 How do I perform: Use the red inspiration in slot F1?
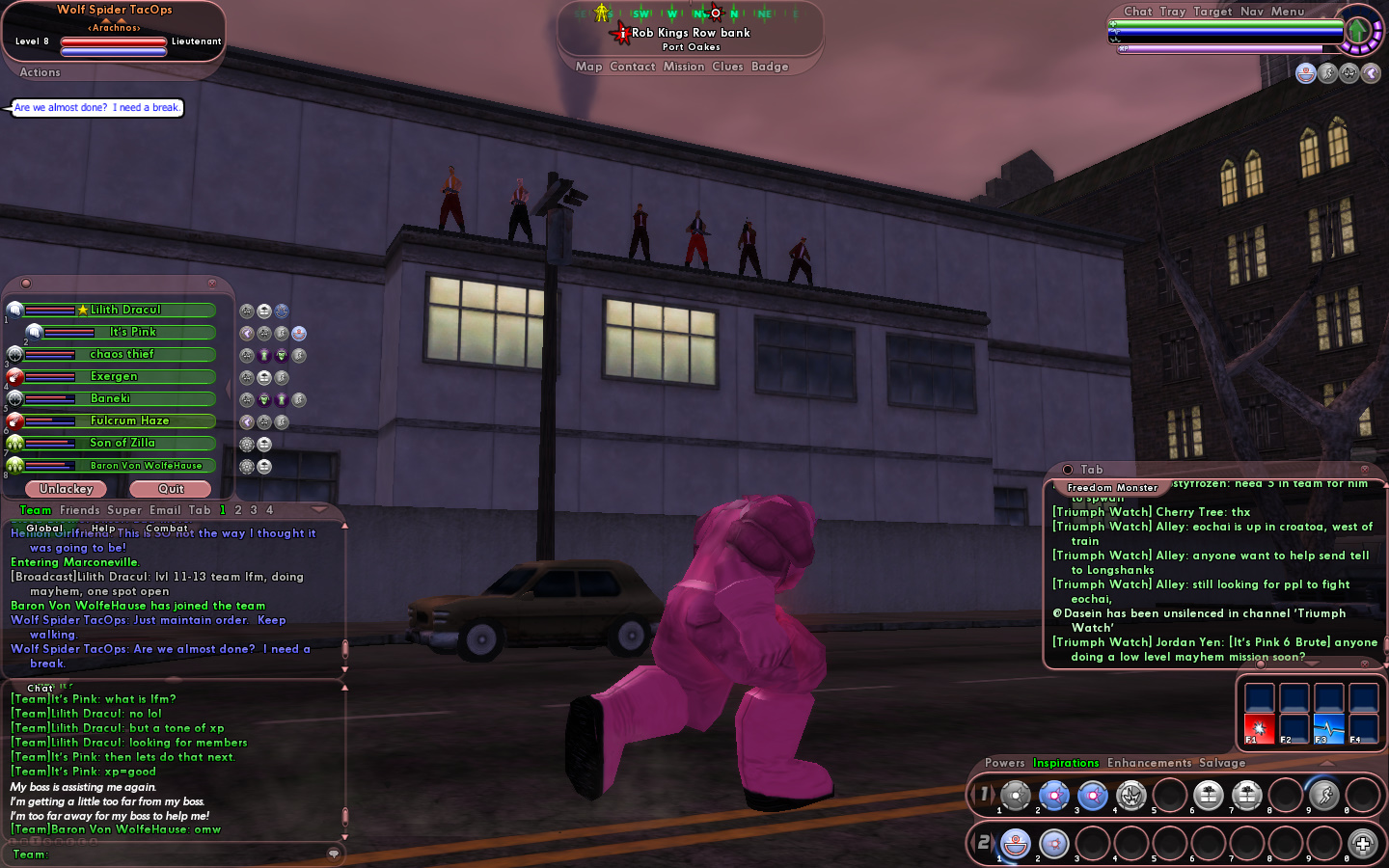[x=1259, y=728]
